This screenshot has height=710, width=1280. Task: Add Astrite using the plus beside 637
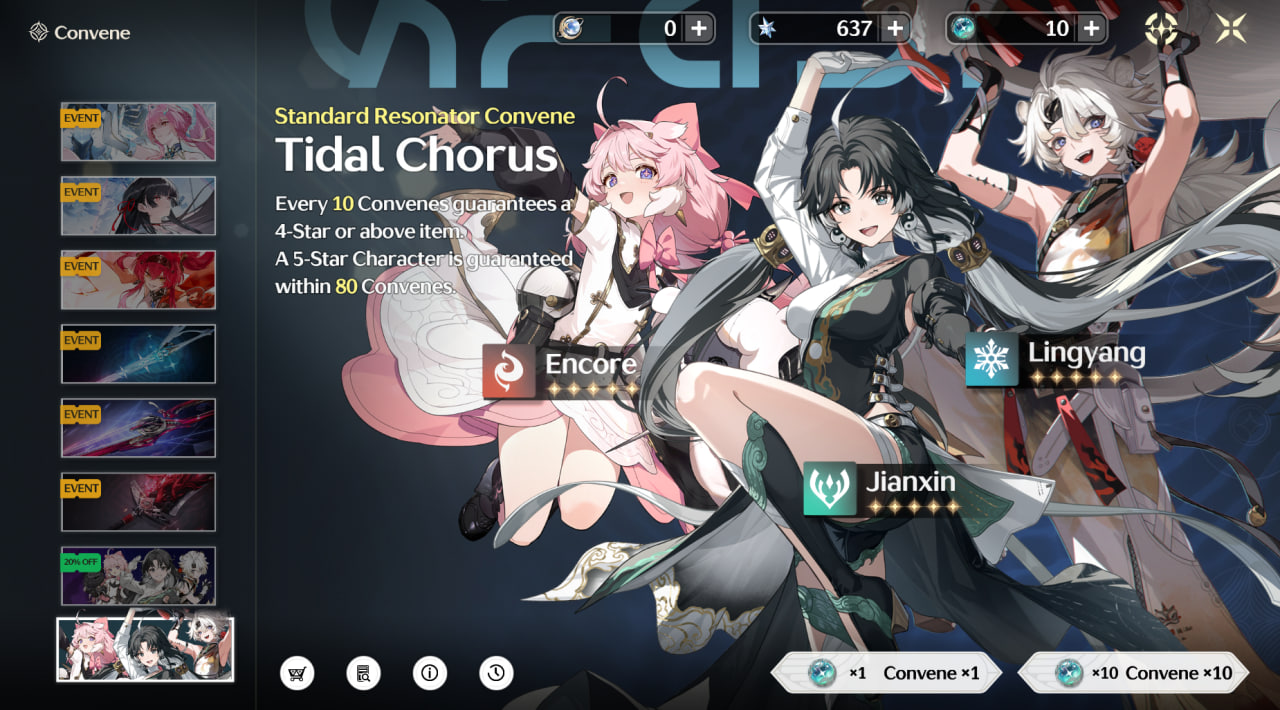895,29
